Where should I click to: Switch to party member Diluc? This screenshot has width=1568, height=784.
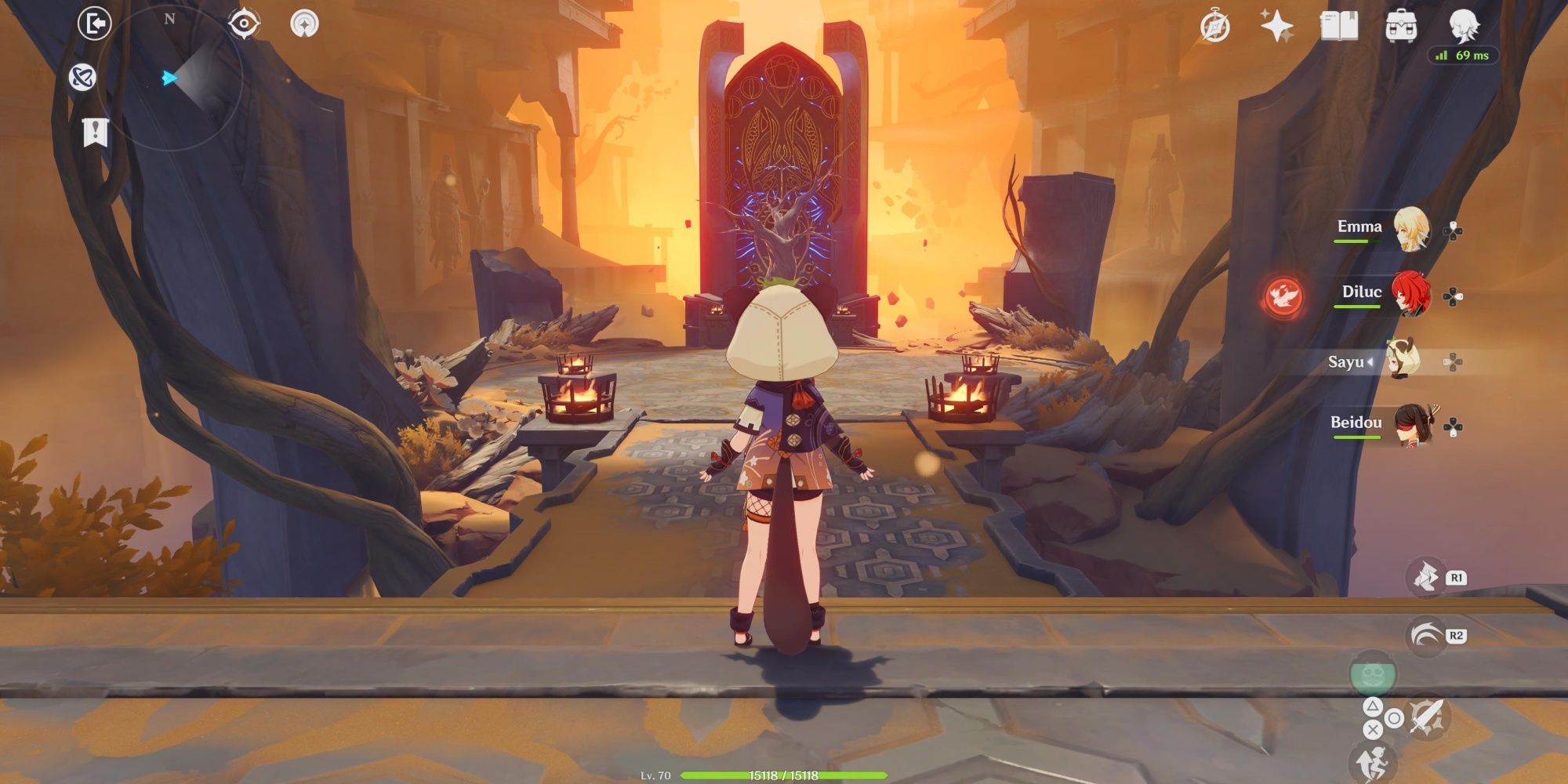1409,294
